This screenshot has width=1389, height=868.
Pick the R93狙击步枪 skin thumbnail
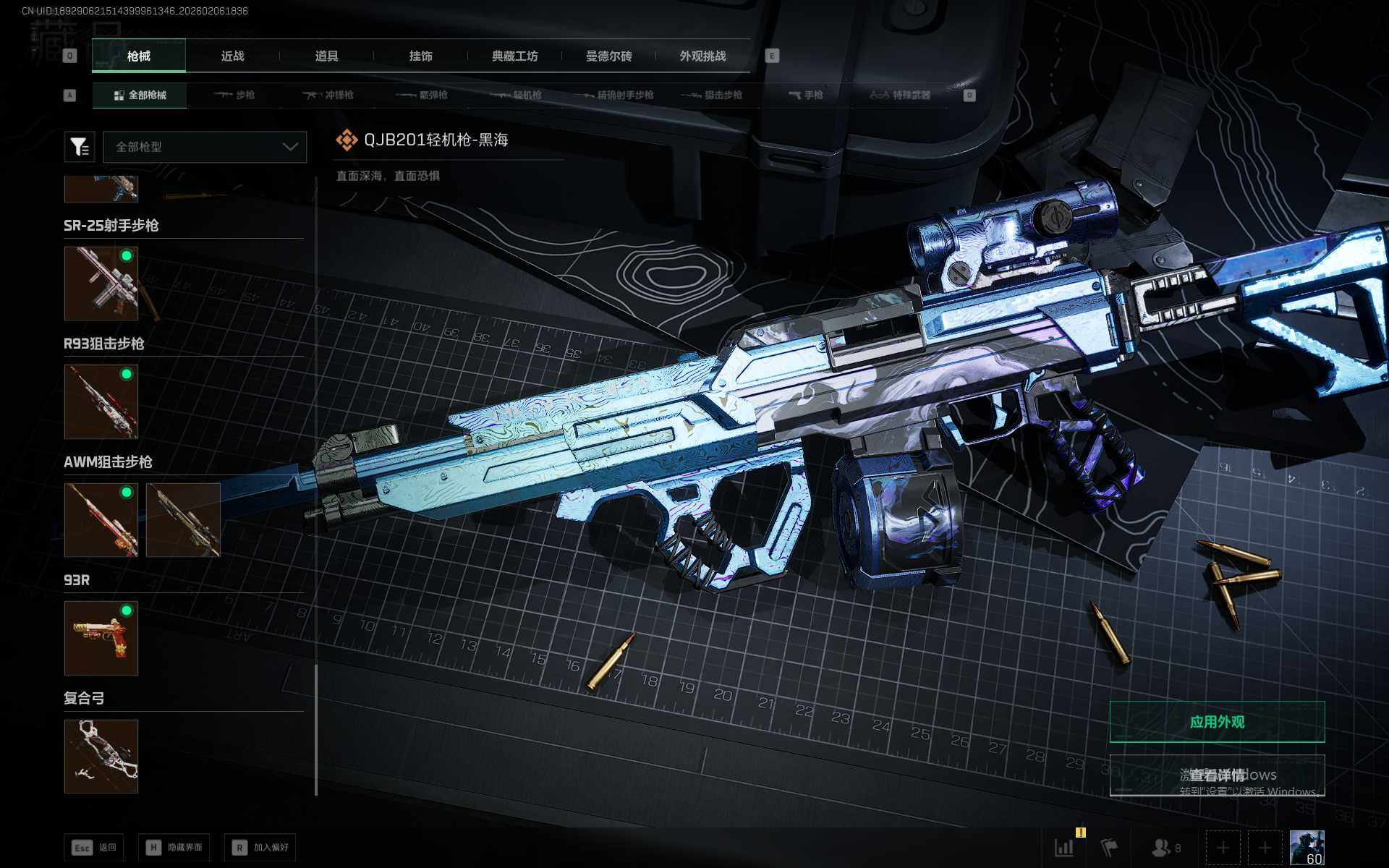pyautogui.click(x=101, y=401)
